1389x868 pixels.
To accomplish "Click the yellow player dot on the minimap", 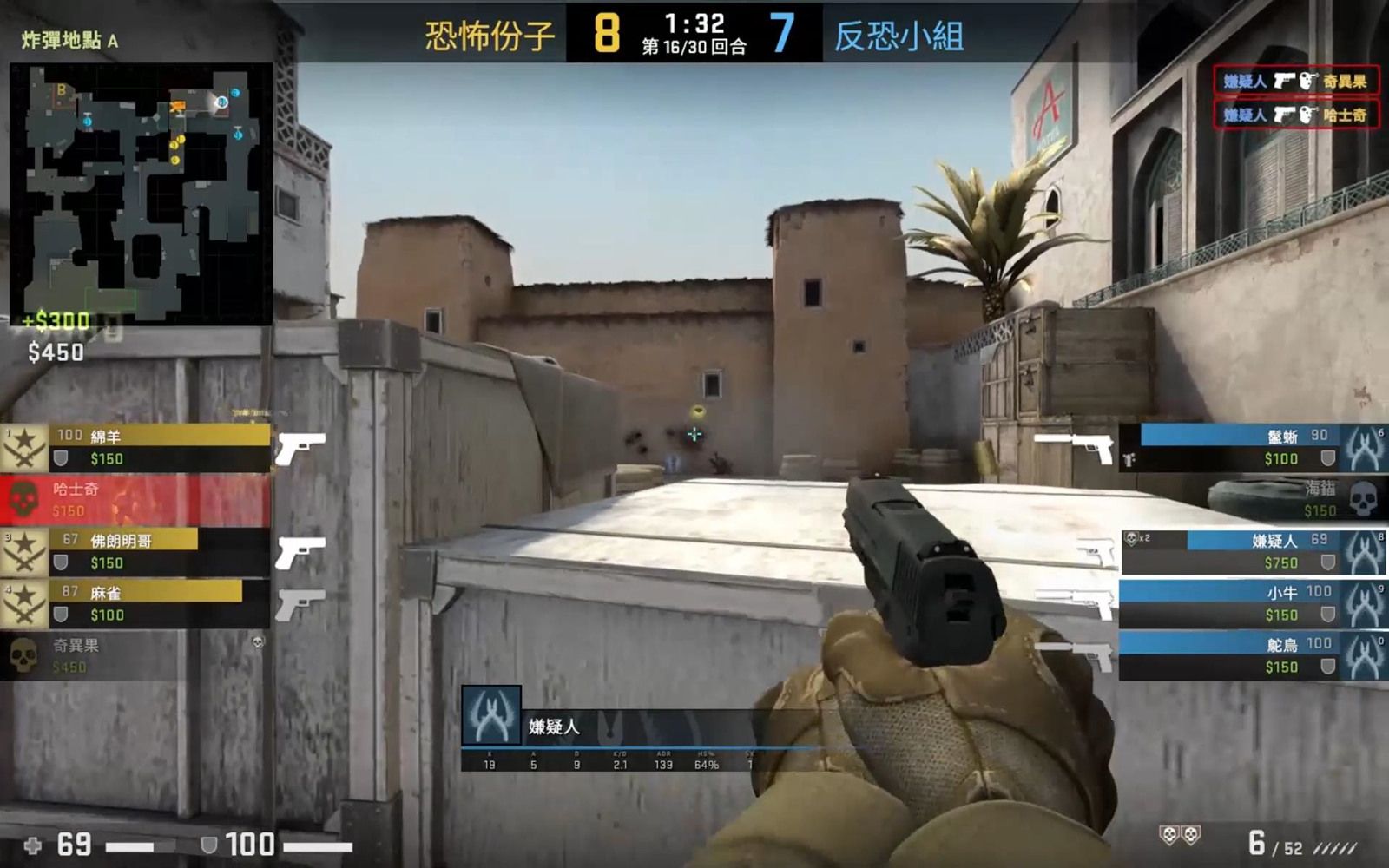I will click(180, 139).
